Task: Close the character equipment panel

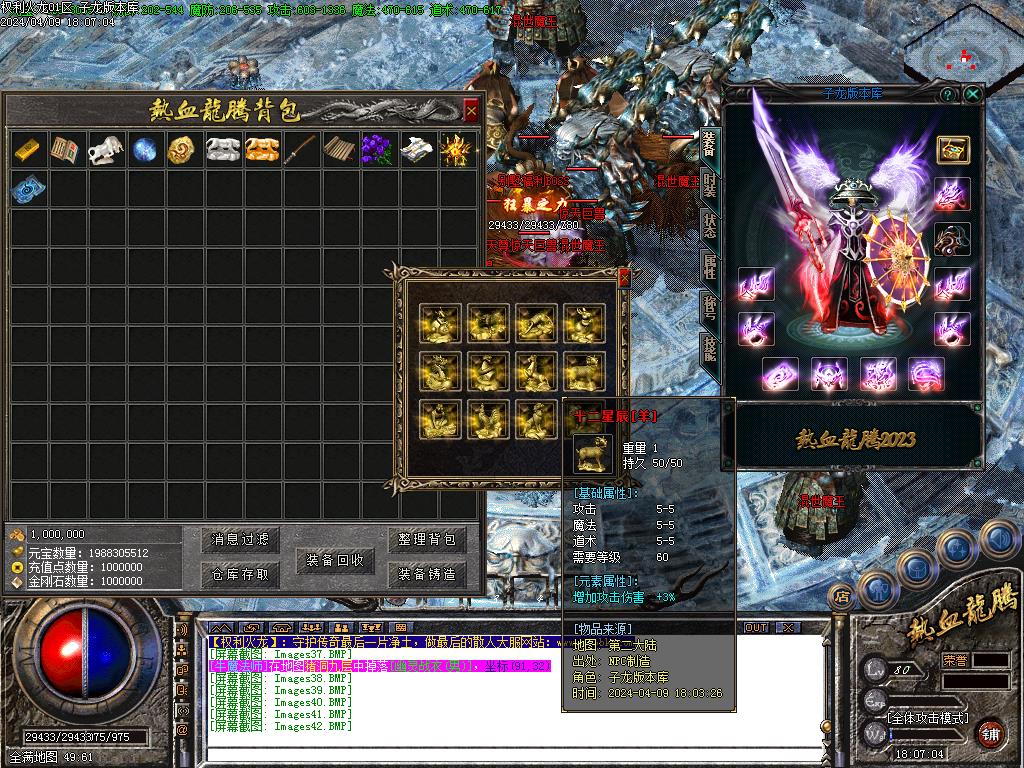Action: pos(972,94)
